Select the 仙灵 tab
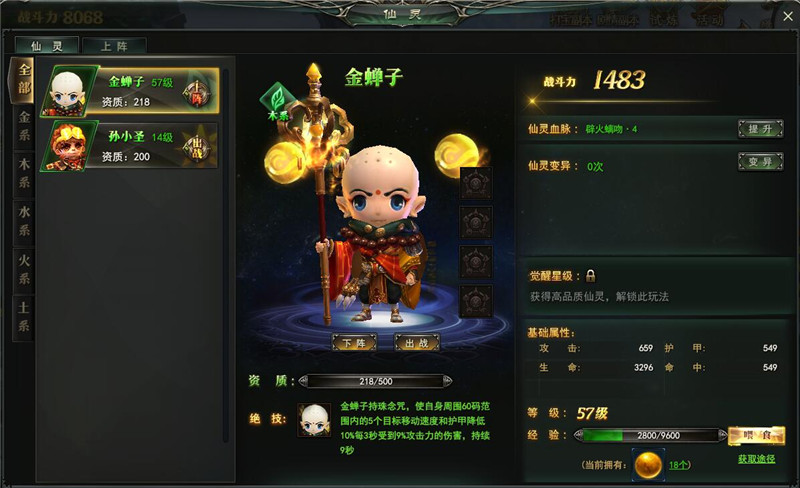 coord(48,45)
